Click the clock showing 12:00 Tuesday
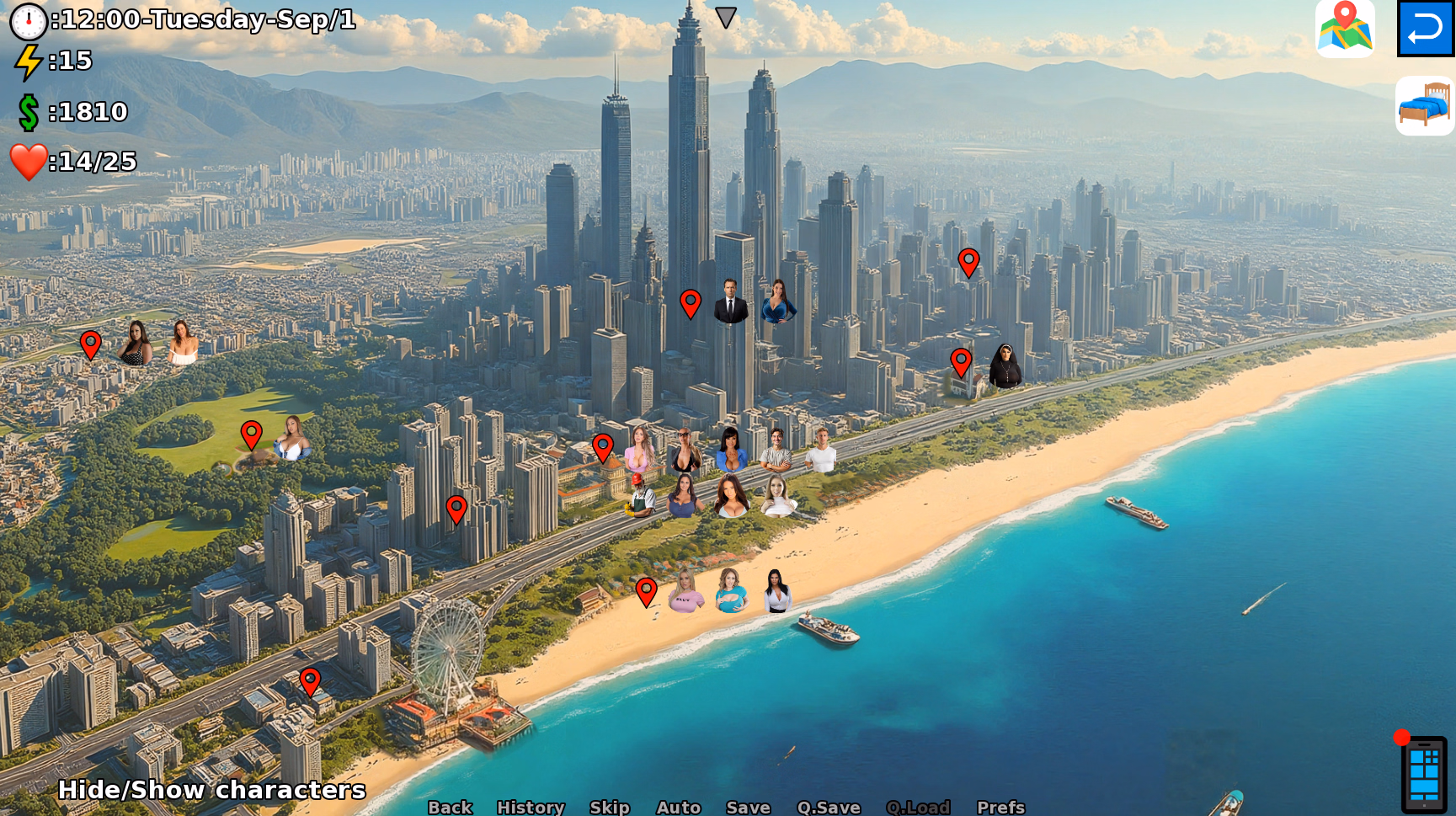This screenshot has width=1456, height=816. click(28, 22)
